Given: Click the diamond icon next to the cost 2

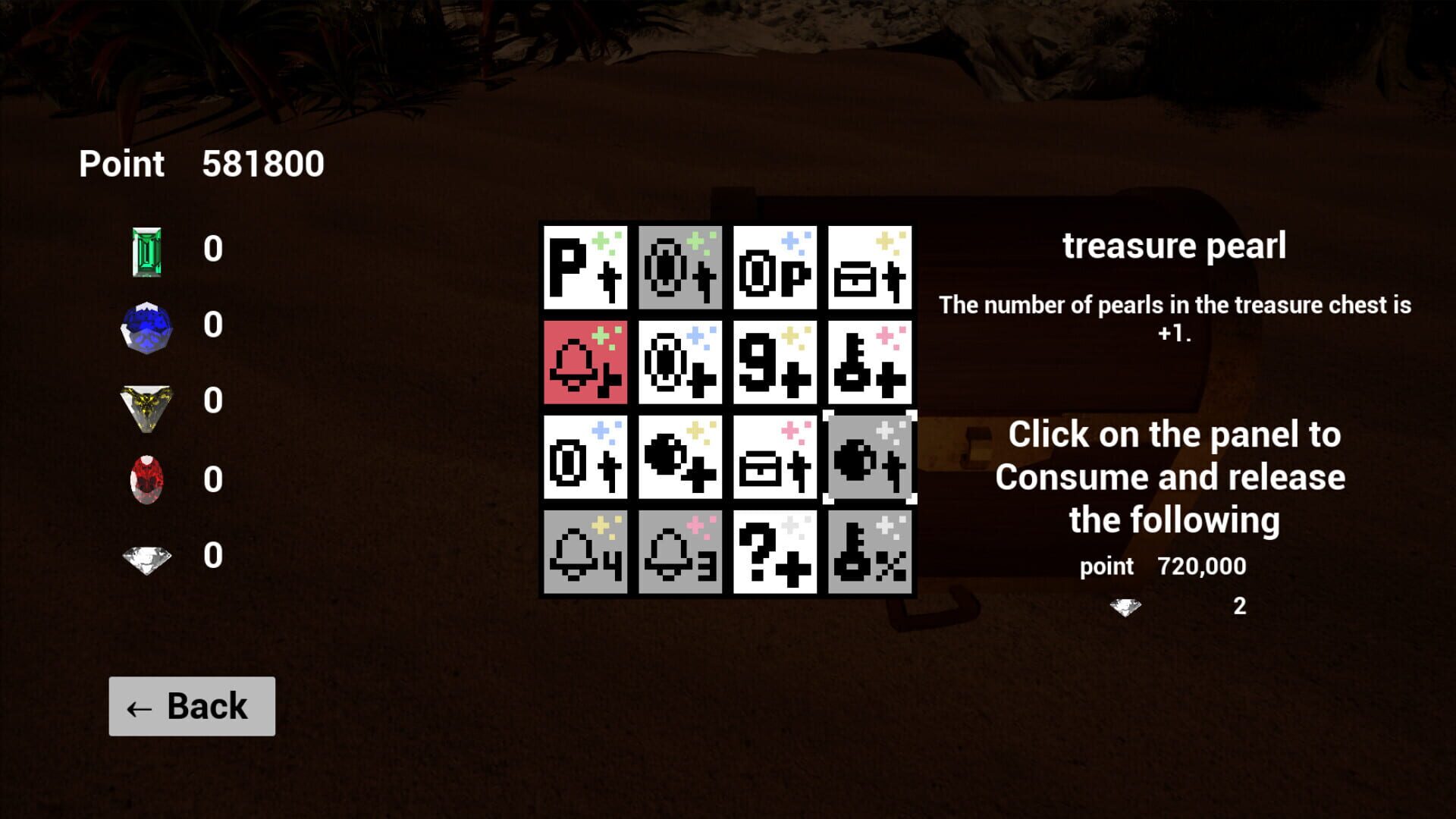Looking at the screenshot, I should tap(1125, 605).
